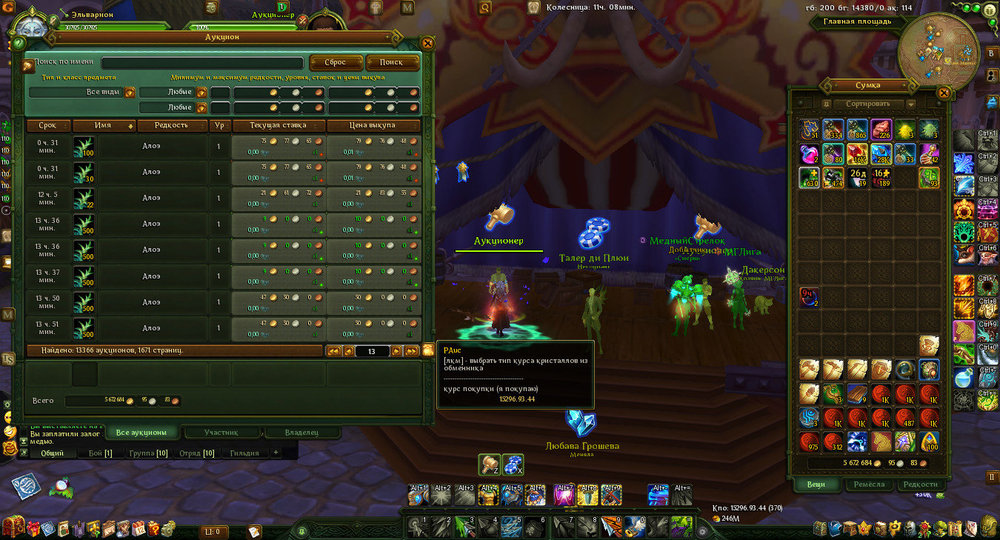
Task: Open the Редкости bag tab
Action: 920,484
